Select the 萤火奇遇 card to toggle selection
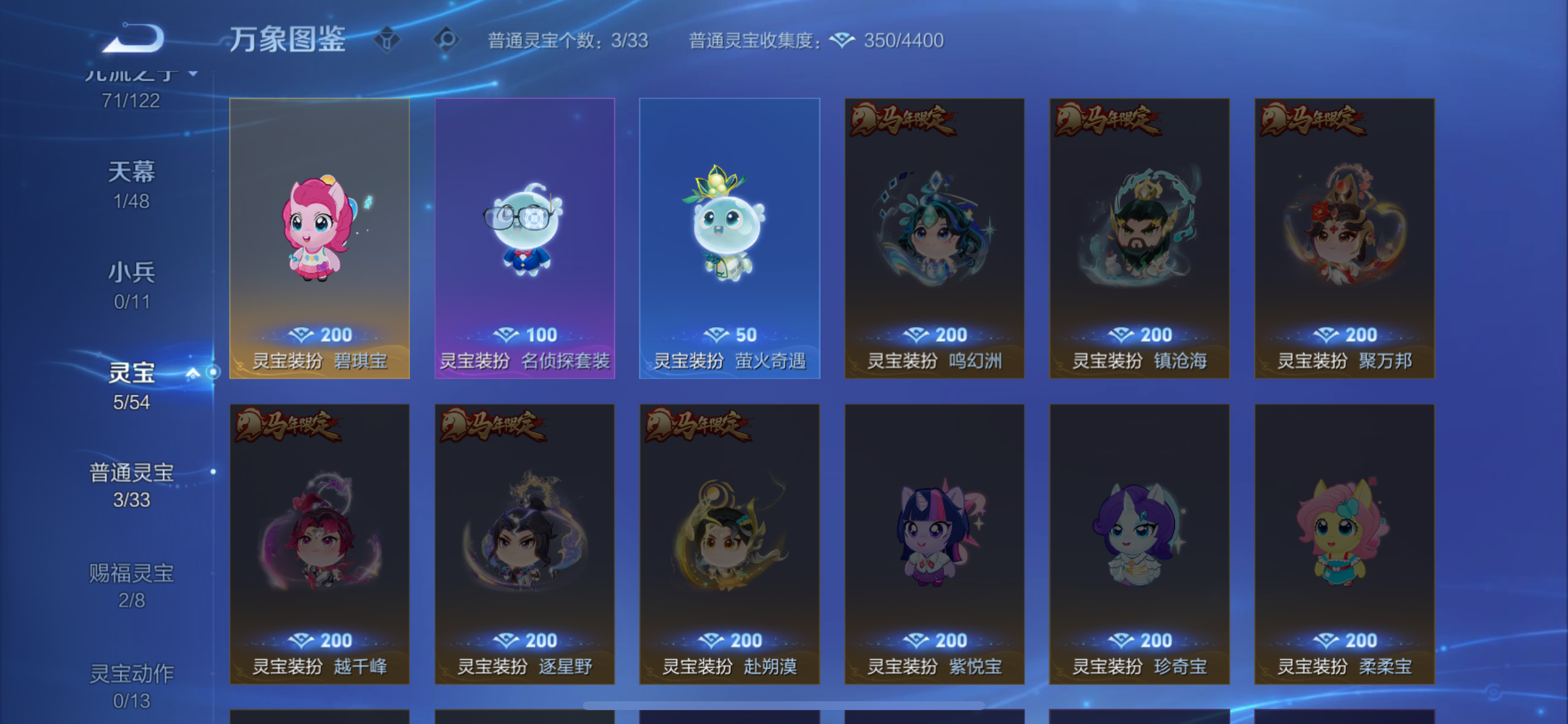 [x=729, y=237]
